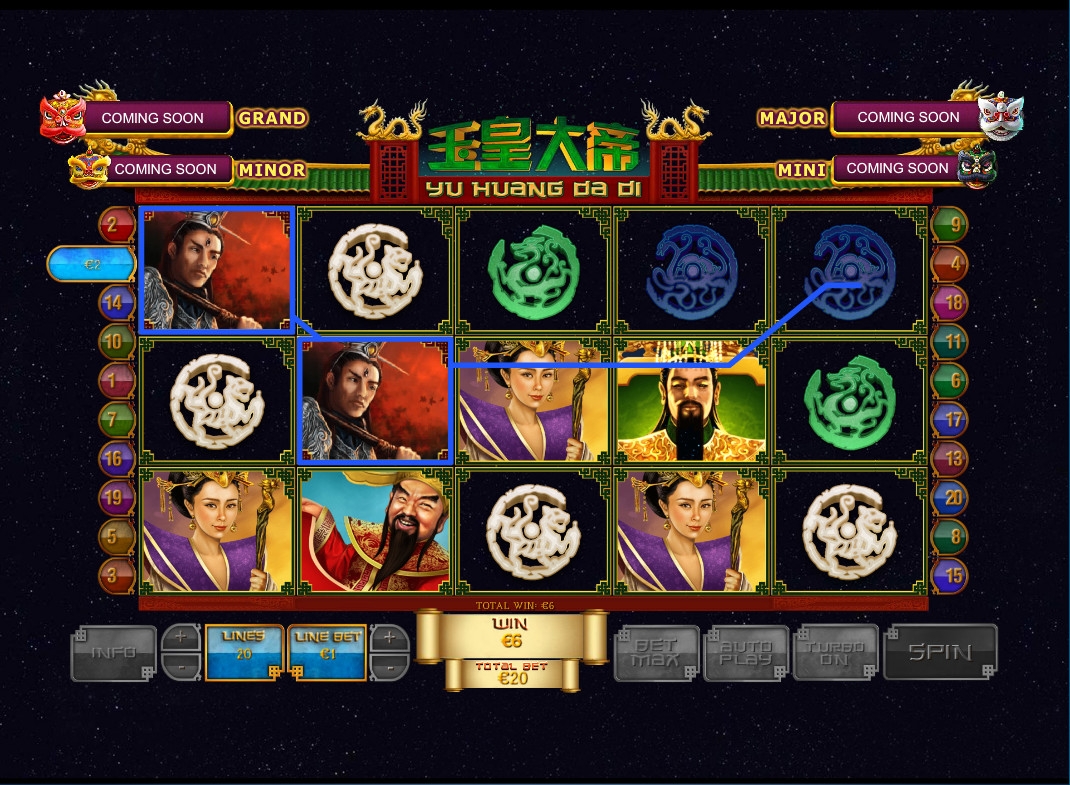The width and height of the screenshot is (1070, 785).
Task: Increase number of lines with plus
Action: pyautogui.click(x=181, y=637)
